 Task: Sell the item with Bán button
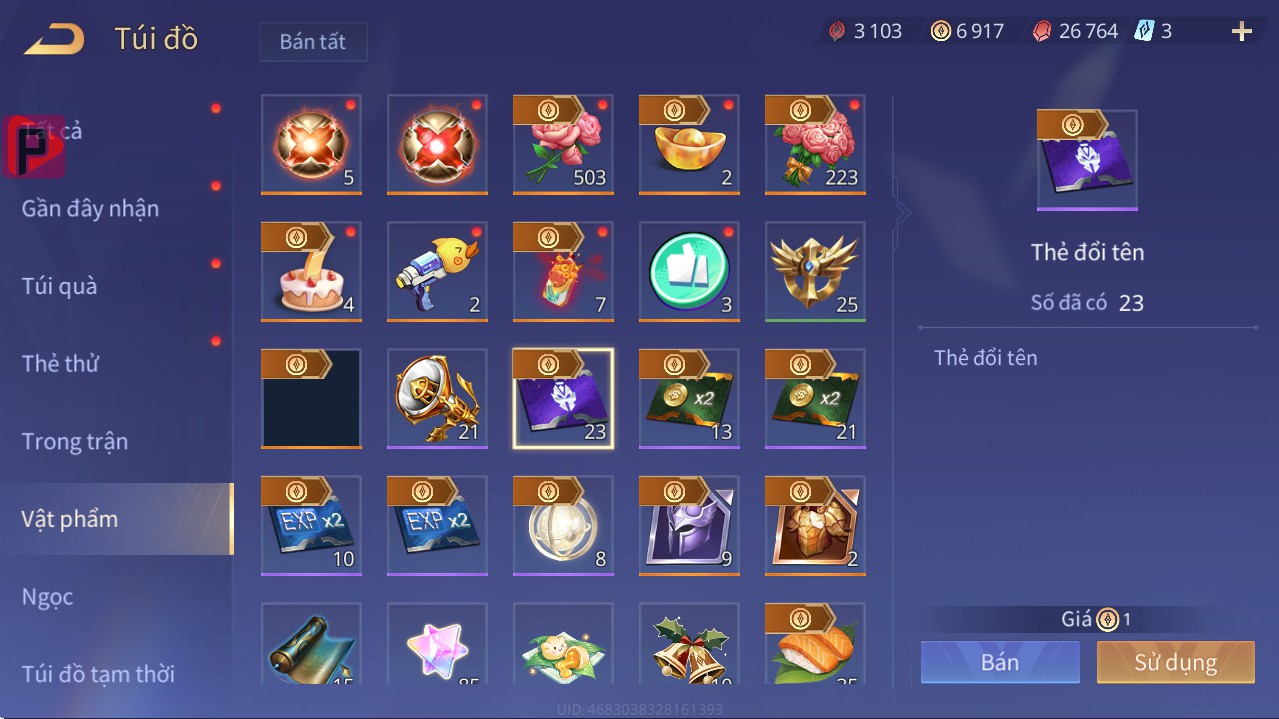pyautogui.click(x=1000, y=662)
